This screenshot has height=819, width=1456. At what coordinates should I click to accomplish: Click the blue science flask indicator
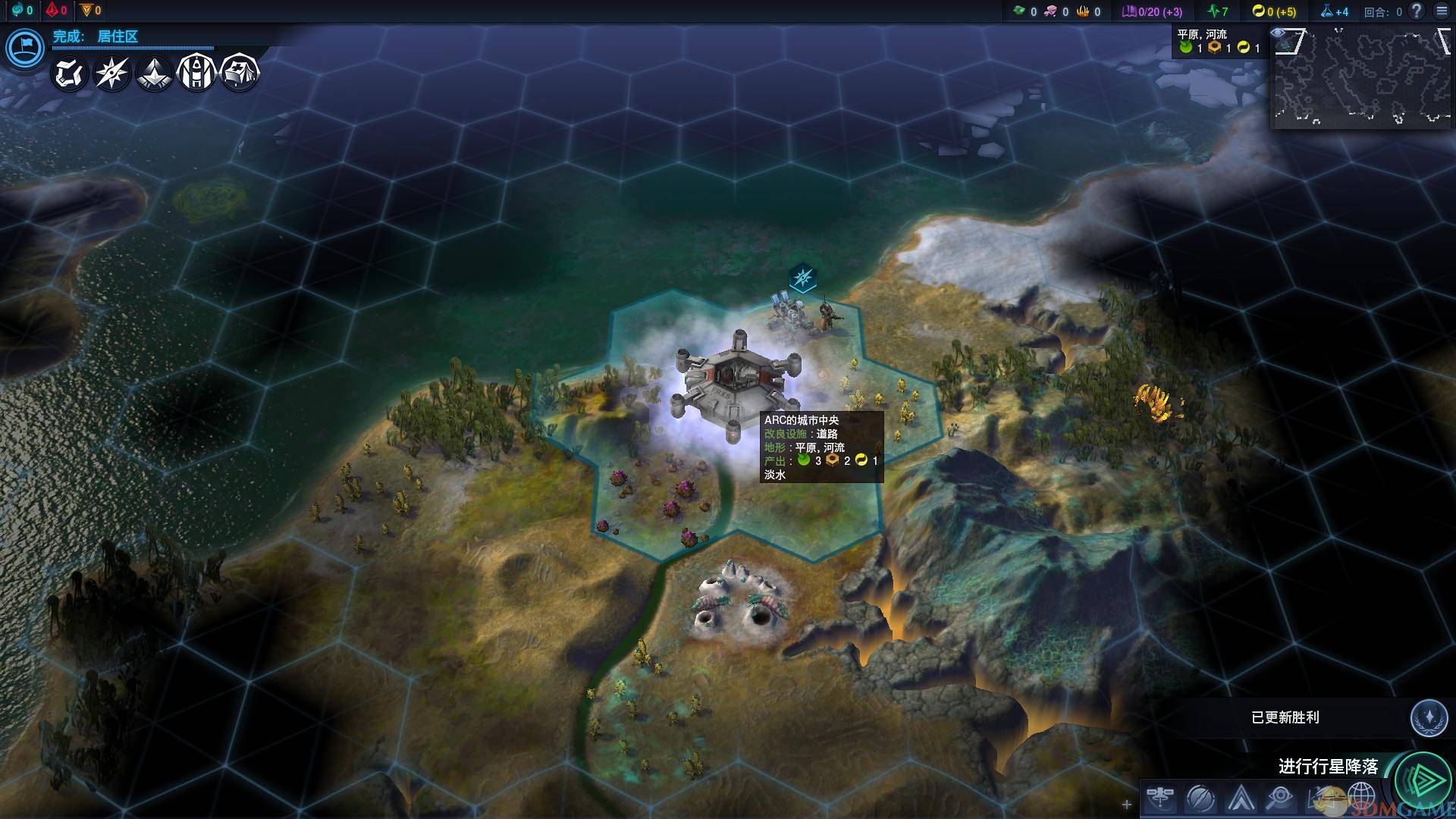tap(1334, 11)
